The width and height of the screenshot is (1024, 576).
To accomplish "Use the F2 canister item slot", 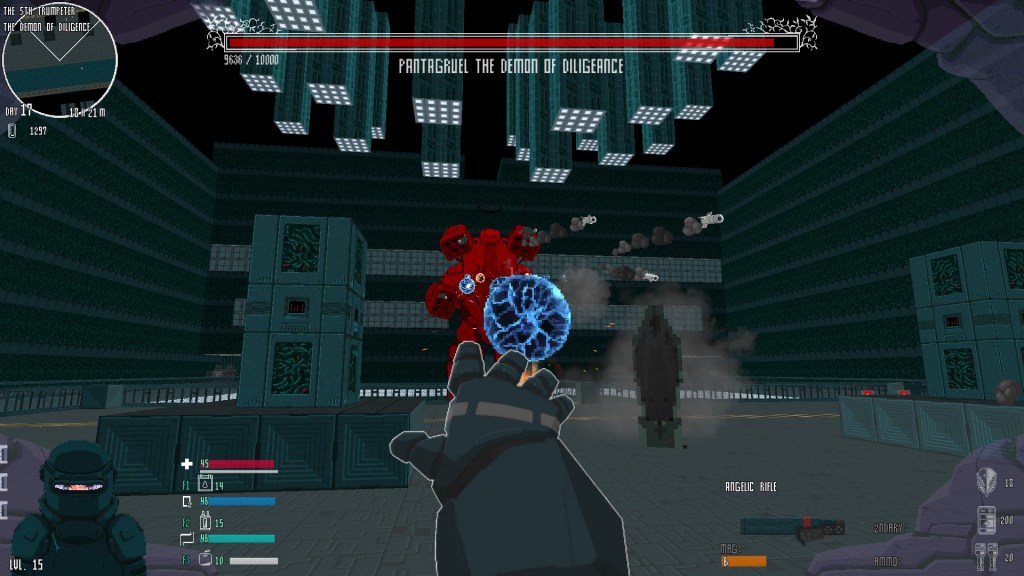I will tap(206, 522).
